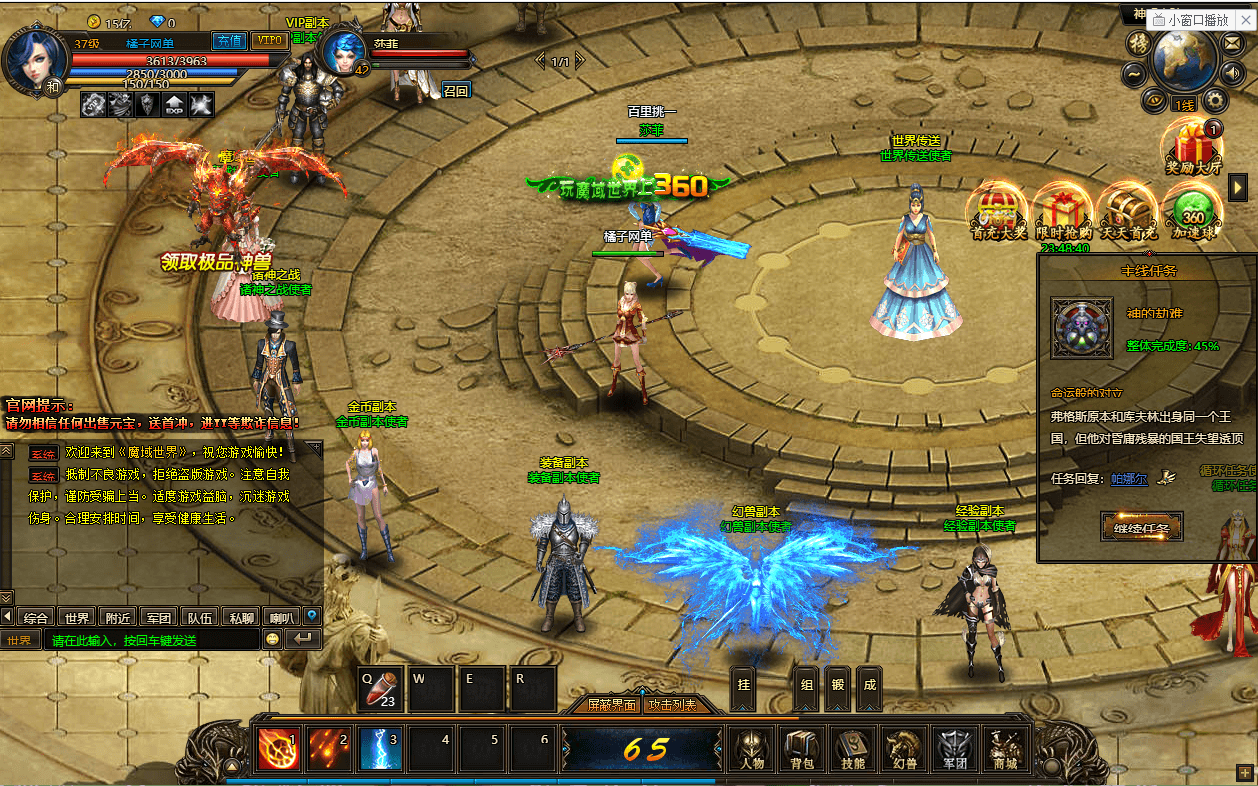1258x786 pixels.
Task: Open the globe world map
Action: [x=1184, y=60]
